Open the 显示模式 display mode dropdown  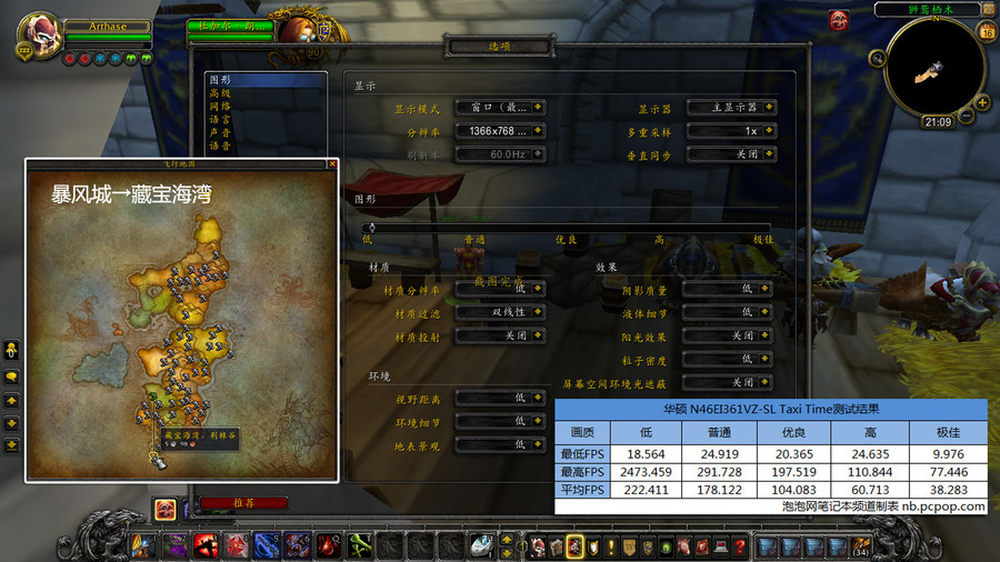point(500,107)
